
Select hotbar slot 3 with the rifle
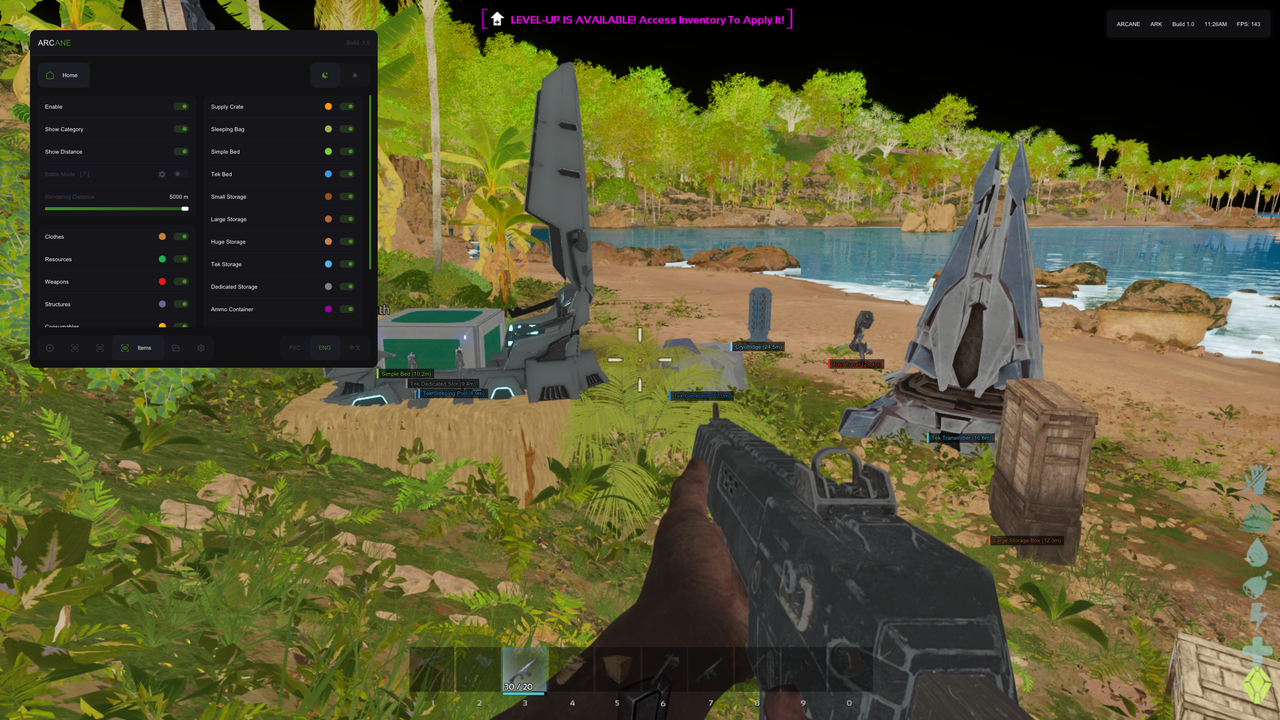pos(525,670)
